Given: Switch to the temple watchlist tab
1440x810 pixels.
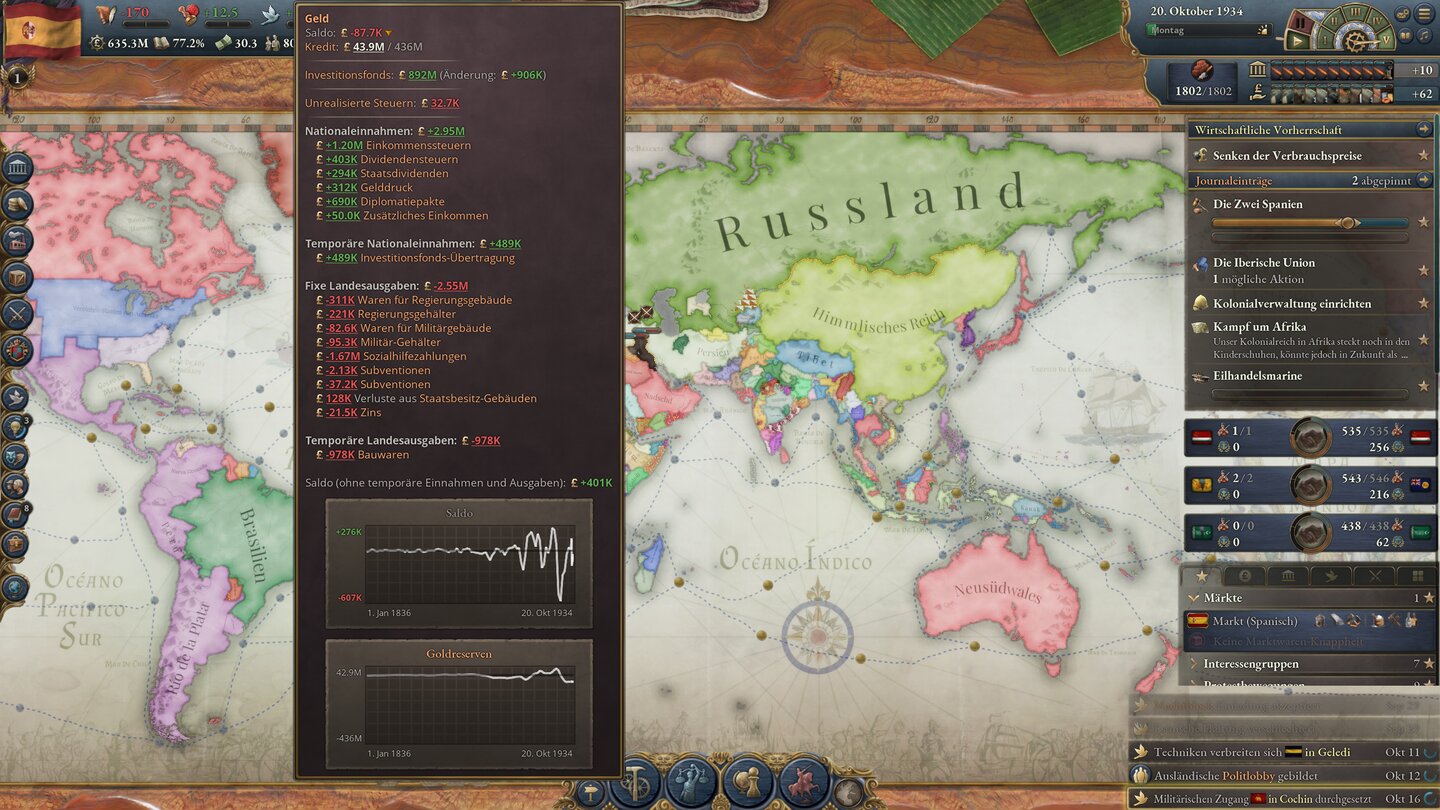Looking at the screenshot, I should 1289,576.
